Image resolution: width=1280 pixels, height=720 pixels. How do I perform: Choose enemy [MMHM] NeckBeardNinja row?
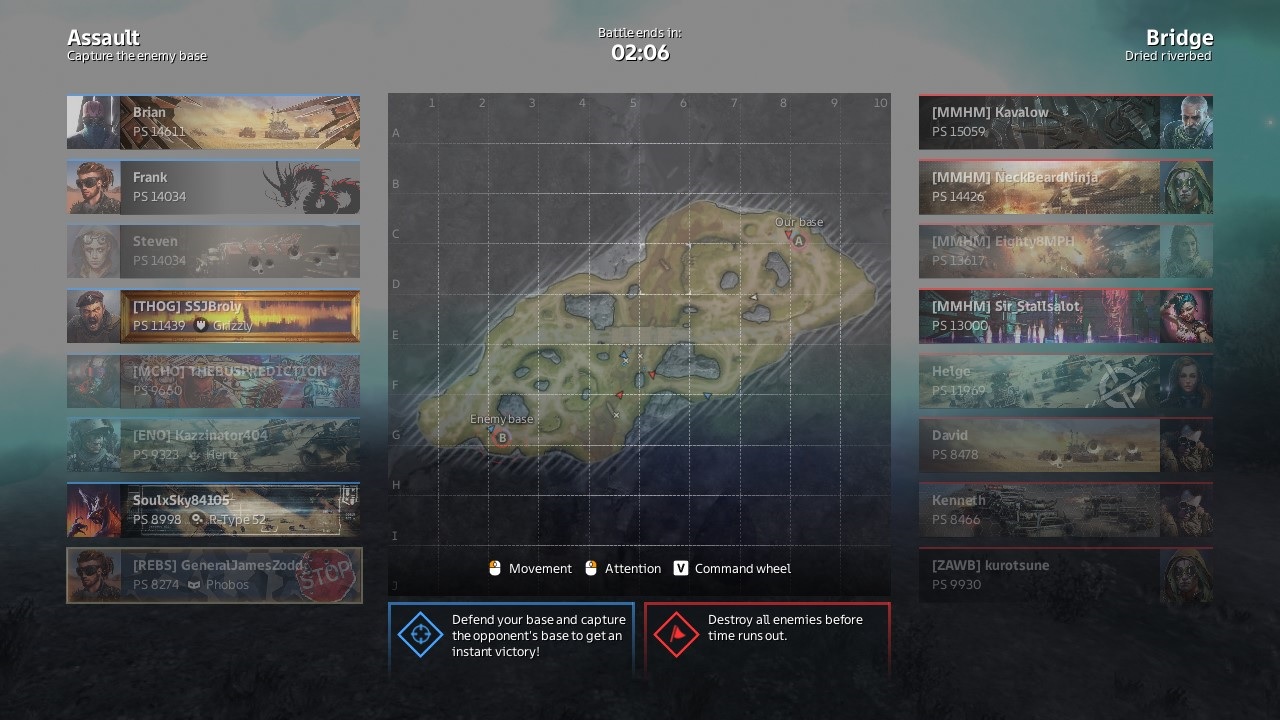point(1065,187)
